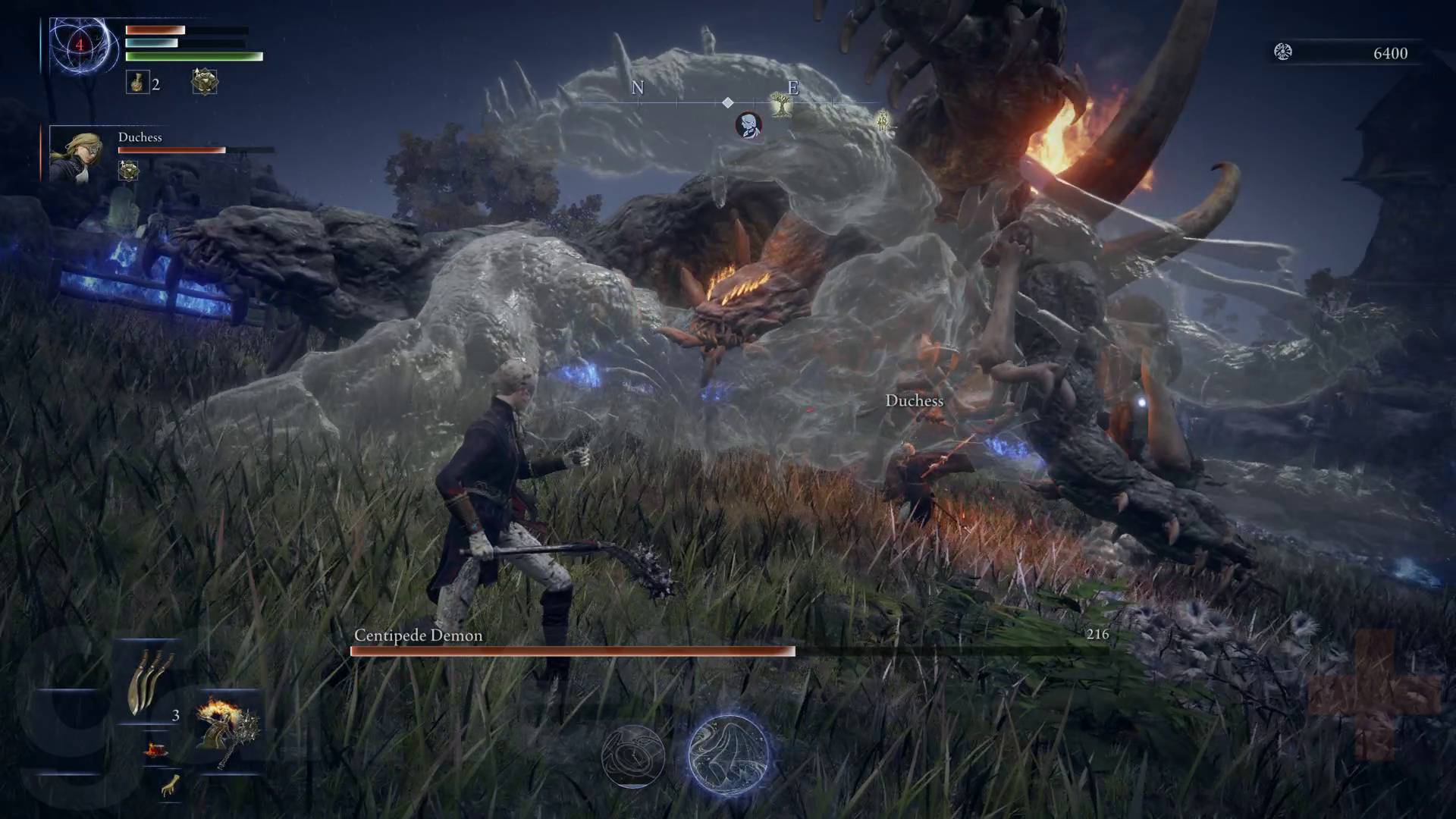Image resolution: width=1456 pixels, height=819 pixels.
Task: Select the golden tree marker on the compass
Action: (x=779, y=105)
